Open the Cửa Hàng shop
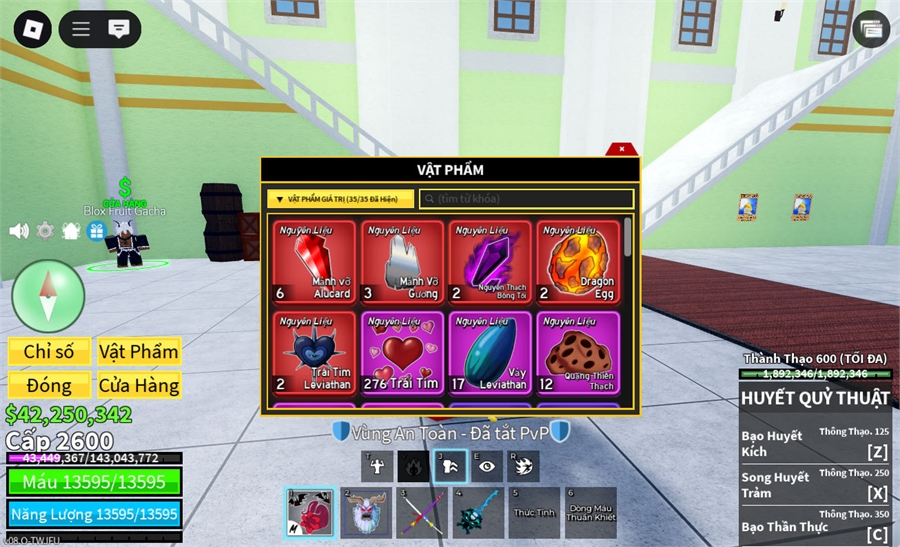The width and height of the screenshot is (900, 547). click(x=139, y=385)
